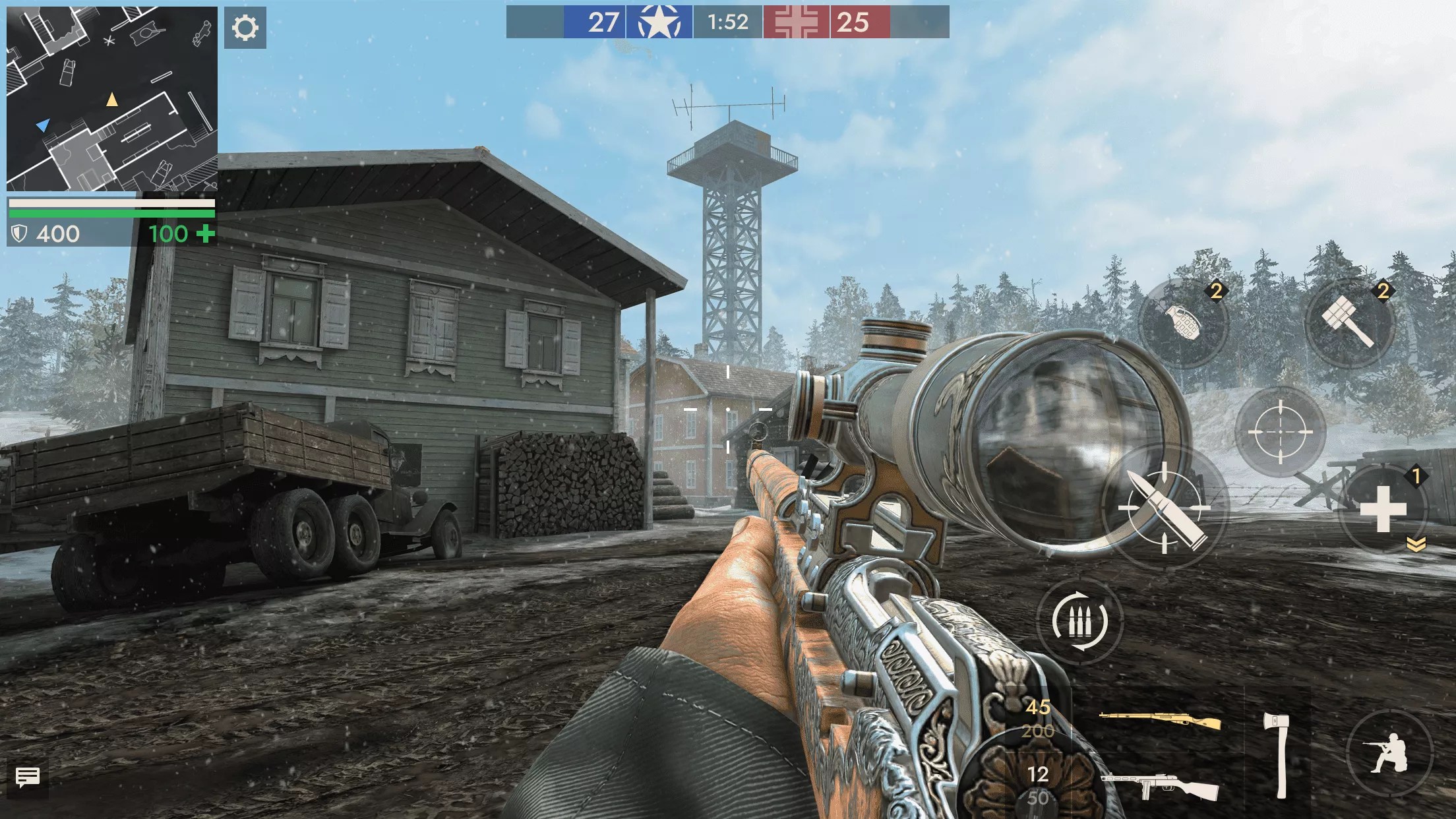Click the minimap in the corner
The image size is (1456, 819).
112,99
